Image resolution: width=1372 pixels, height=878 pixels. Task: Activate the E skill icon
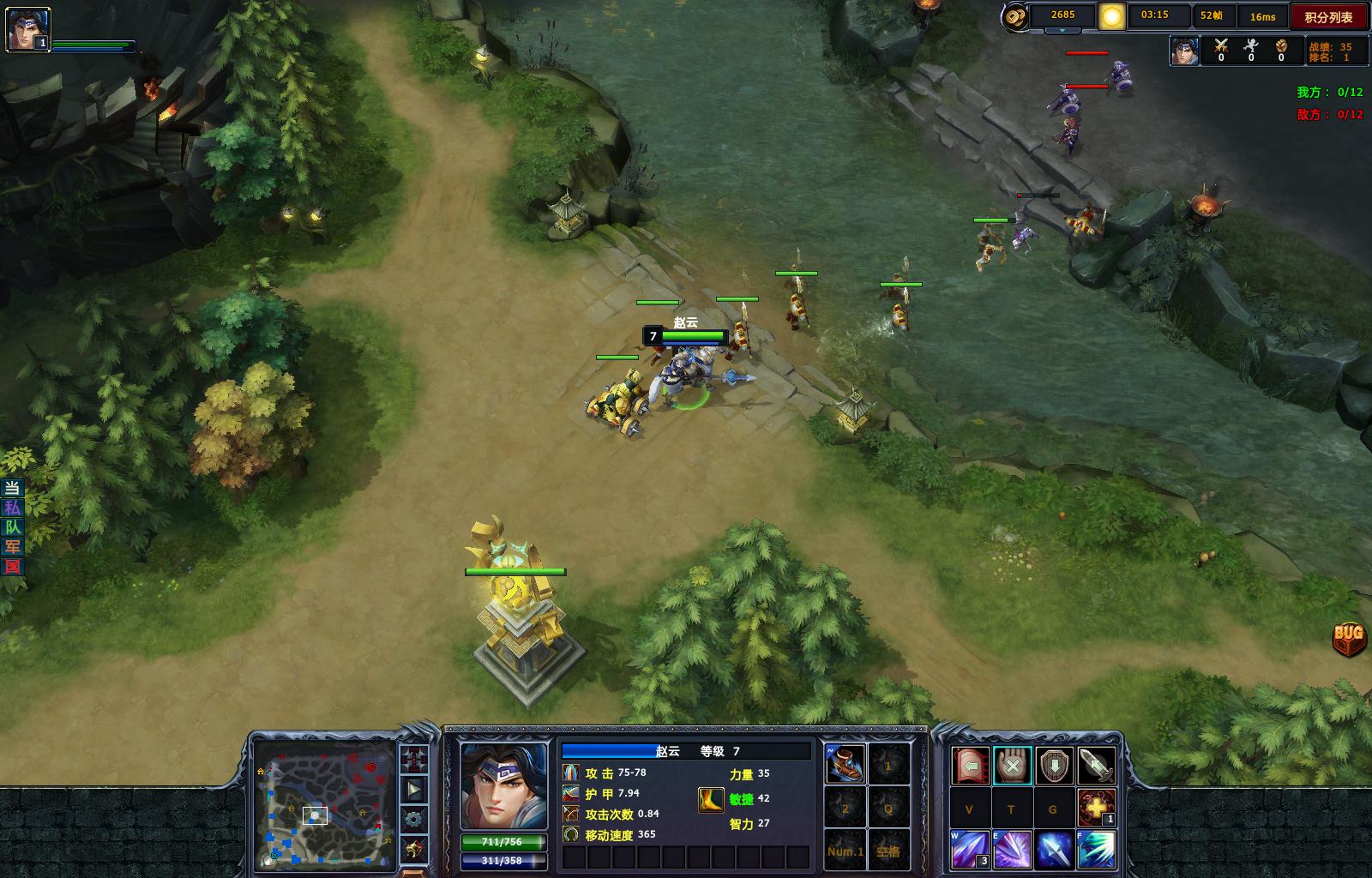click(1012, 849)
